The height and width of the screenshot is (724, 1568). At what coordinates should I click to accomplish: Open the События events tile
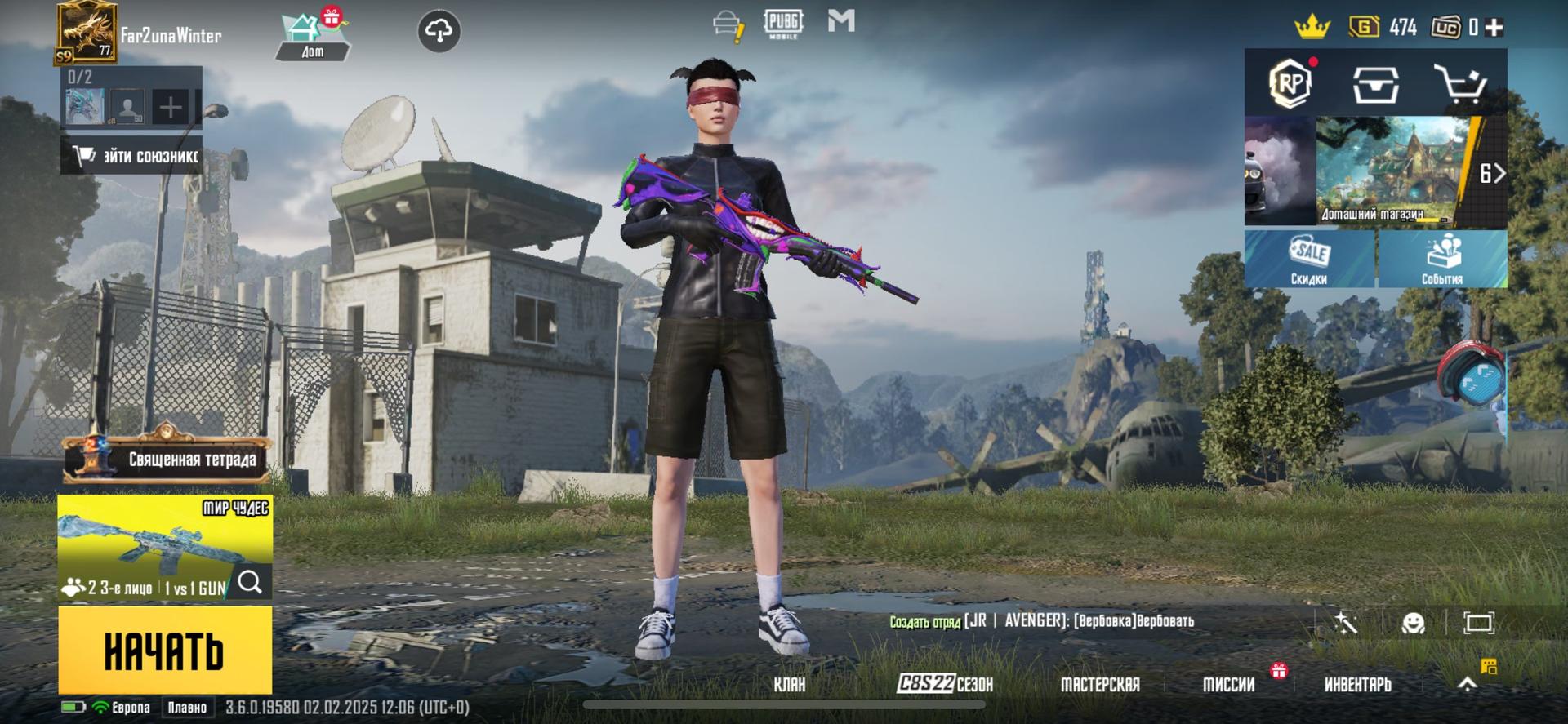tap(1441, 259)
